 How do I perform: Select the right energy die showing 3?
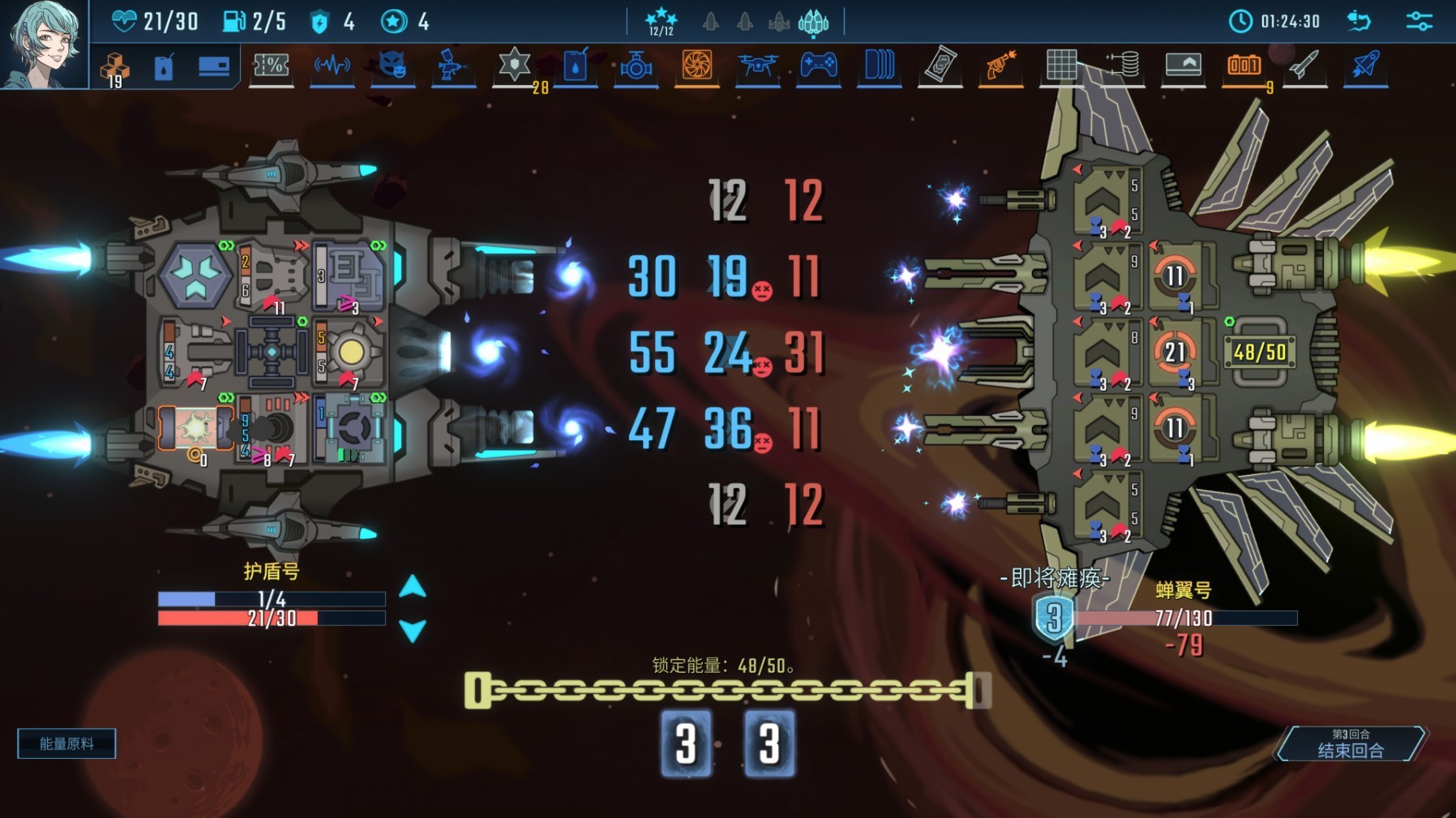769,743
